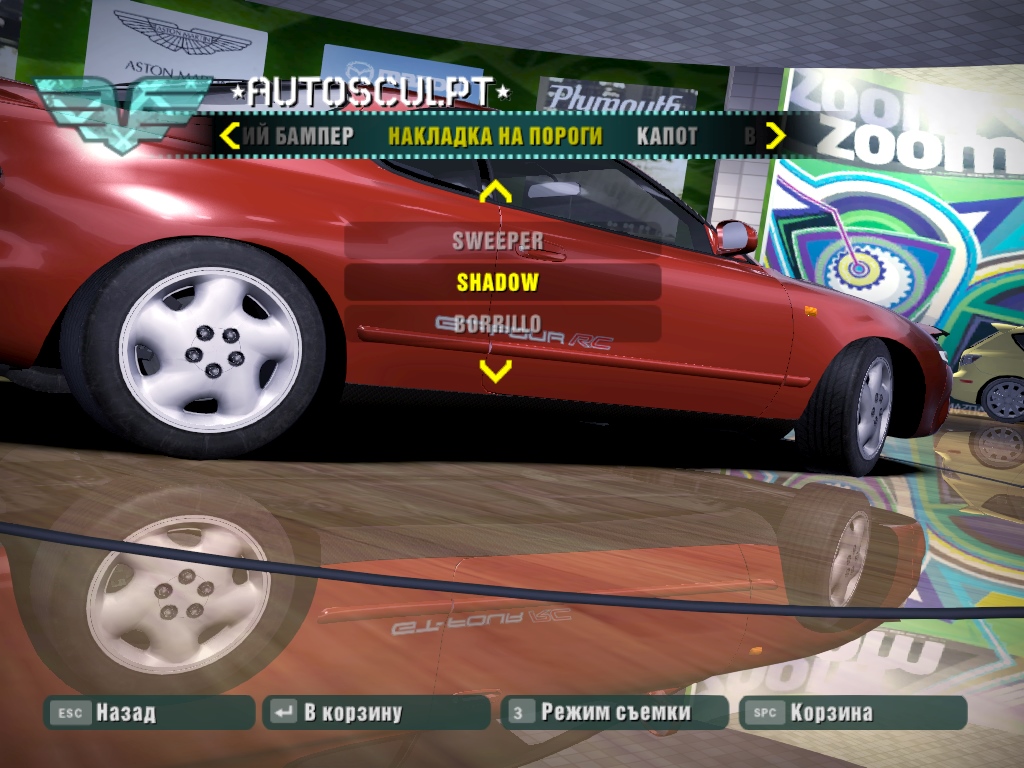Click the down arrow below the parts list

click(x=495, y=371)
